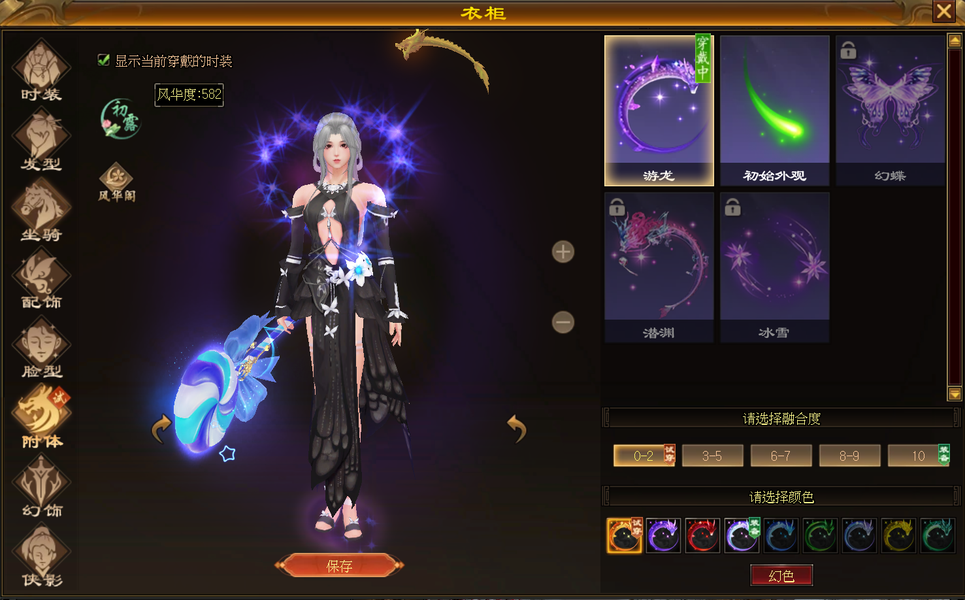The image size is (965, 600).
Task: Choose fusion level 3-5
Action: [x=712, y=456]
